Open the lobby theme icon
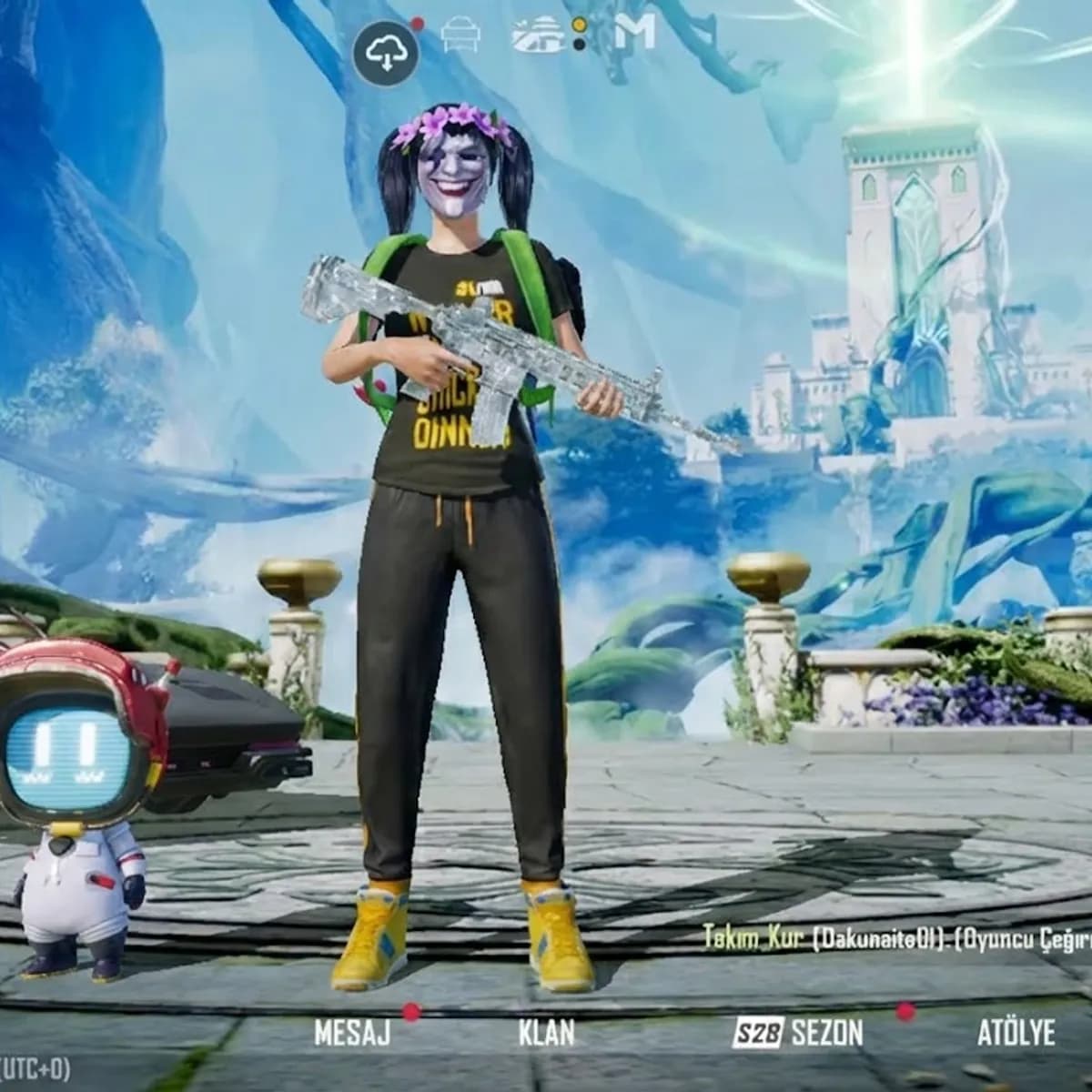1092x1092 pixels. (x=538, y=35)
